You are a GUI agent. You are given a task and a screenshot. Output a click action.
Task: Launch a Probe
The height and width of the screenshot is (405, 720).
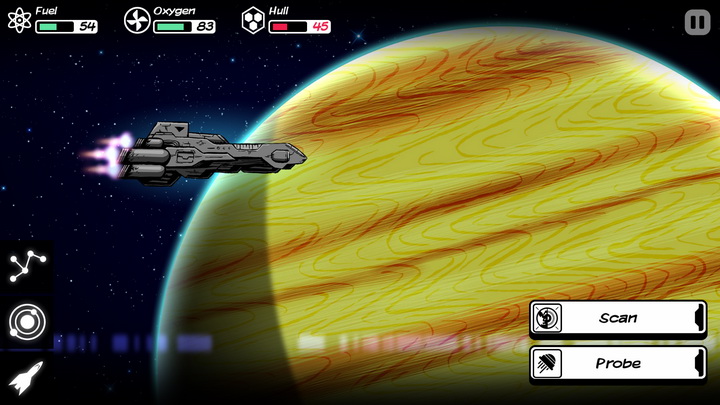point(618,363)
